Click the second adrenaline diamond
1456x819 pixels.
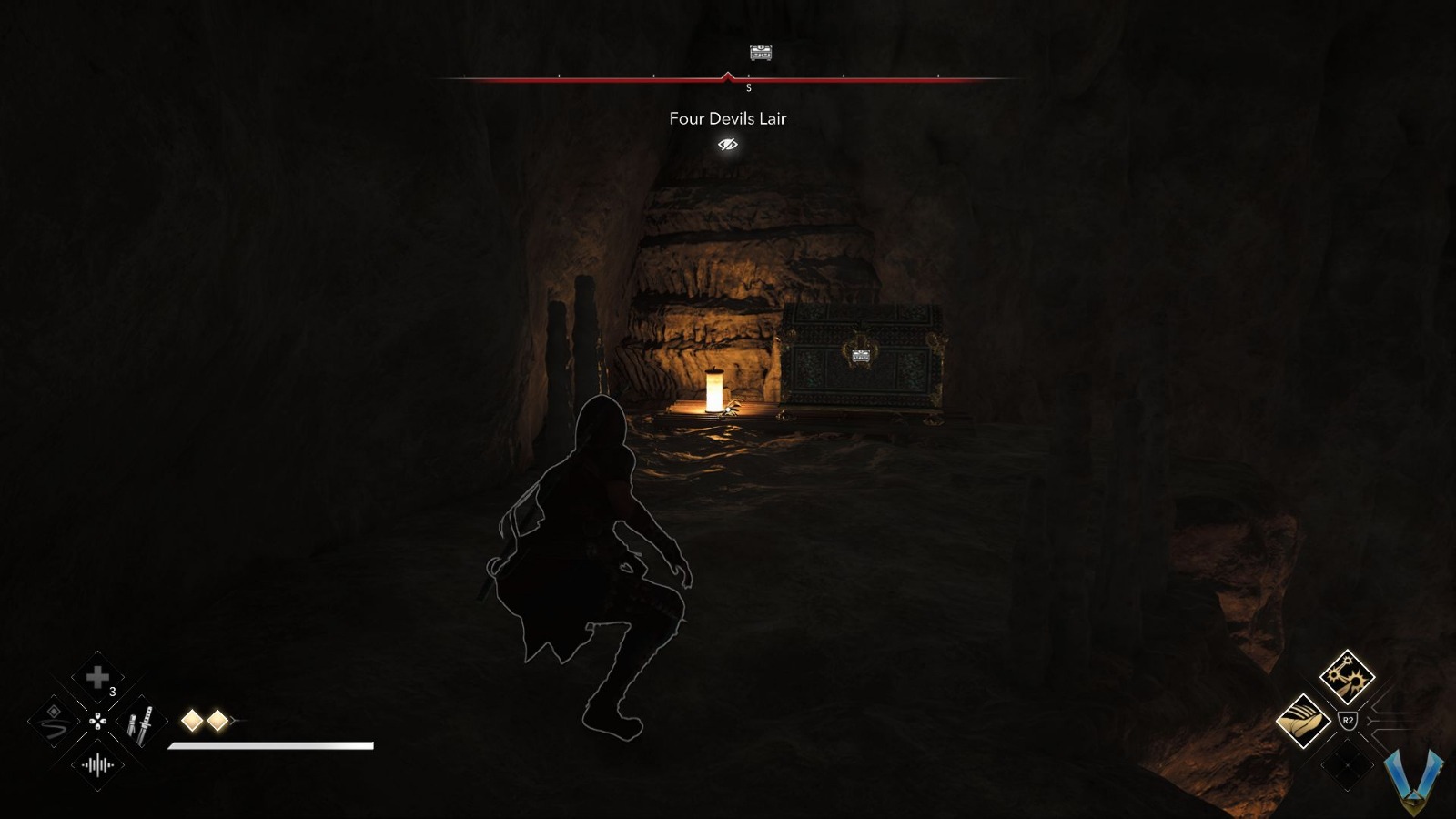(218, 719)
